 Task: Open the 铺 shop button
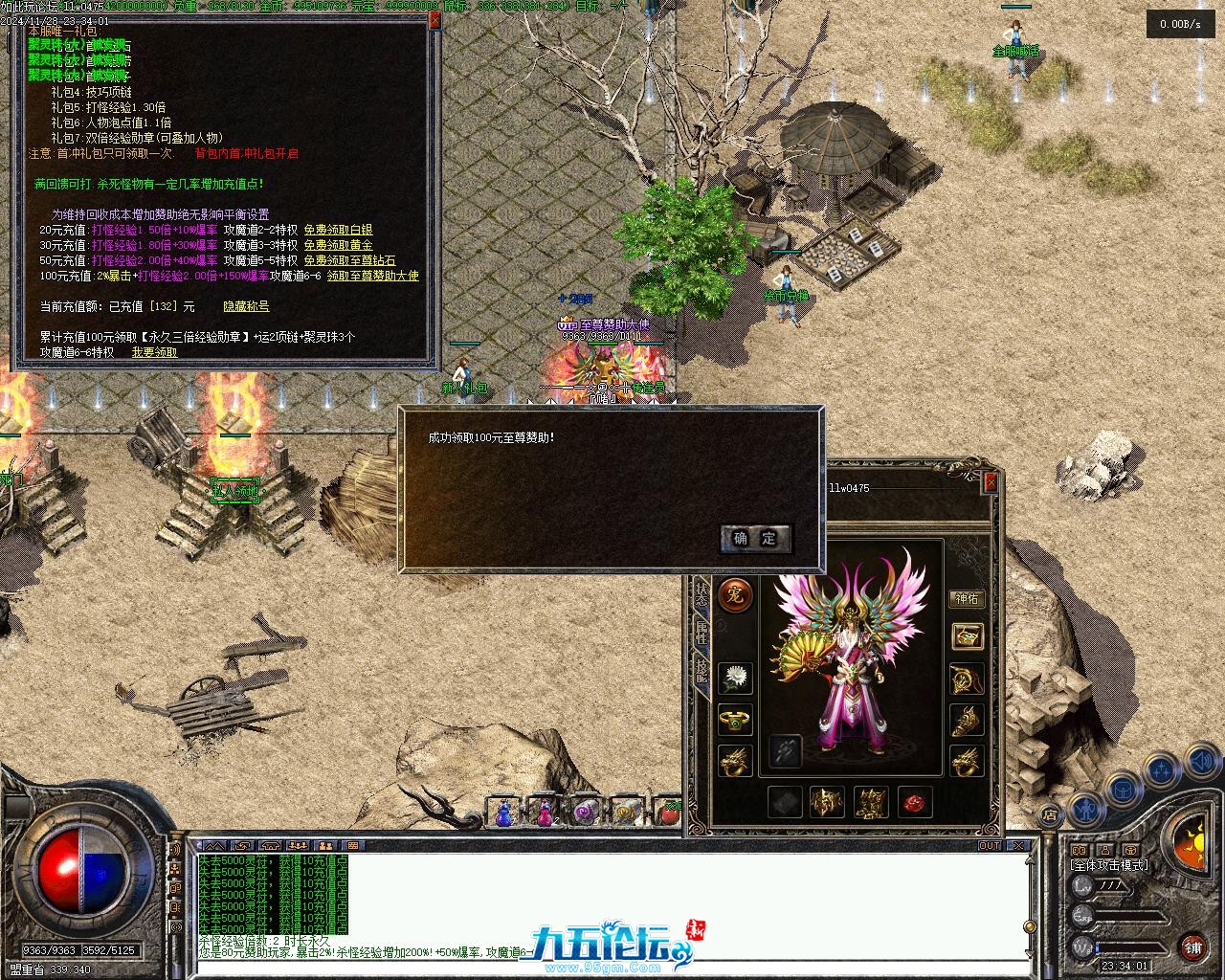1192,948
